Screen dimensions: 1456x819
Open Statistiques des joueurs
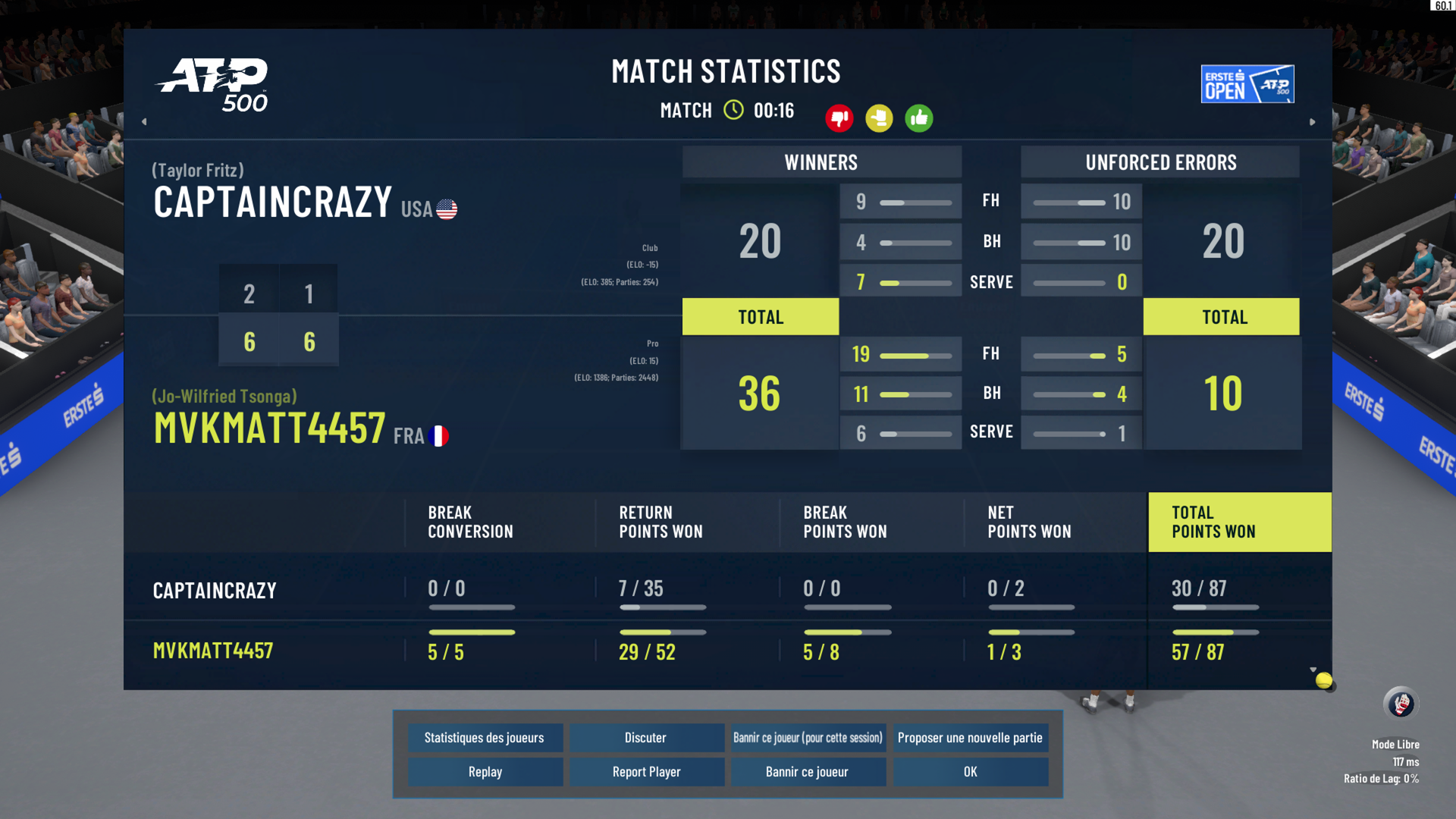[485, 738]
